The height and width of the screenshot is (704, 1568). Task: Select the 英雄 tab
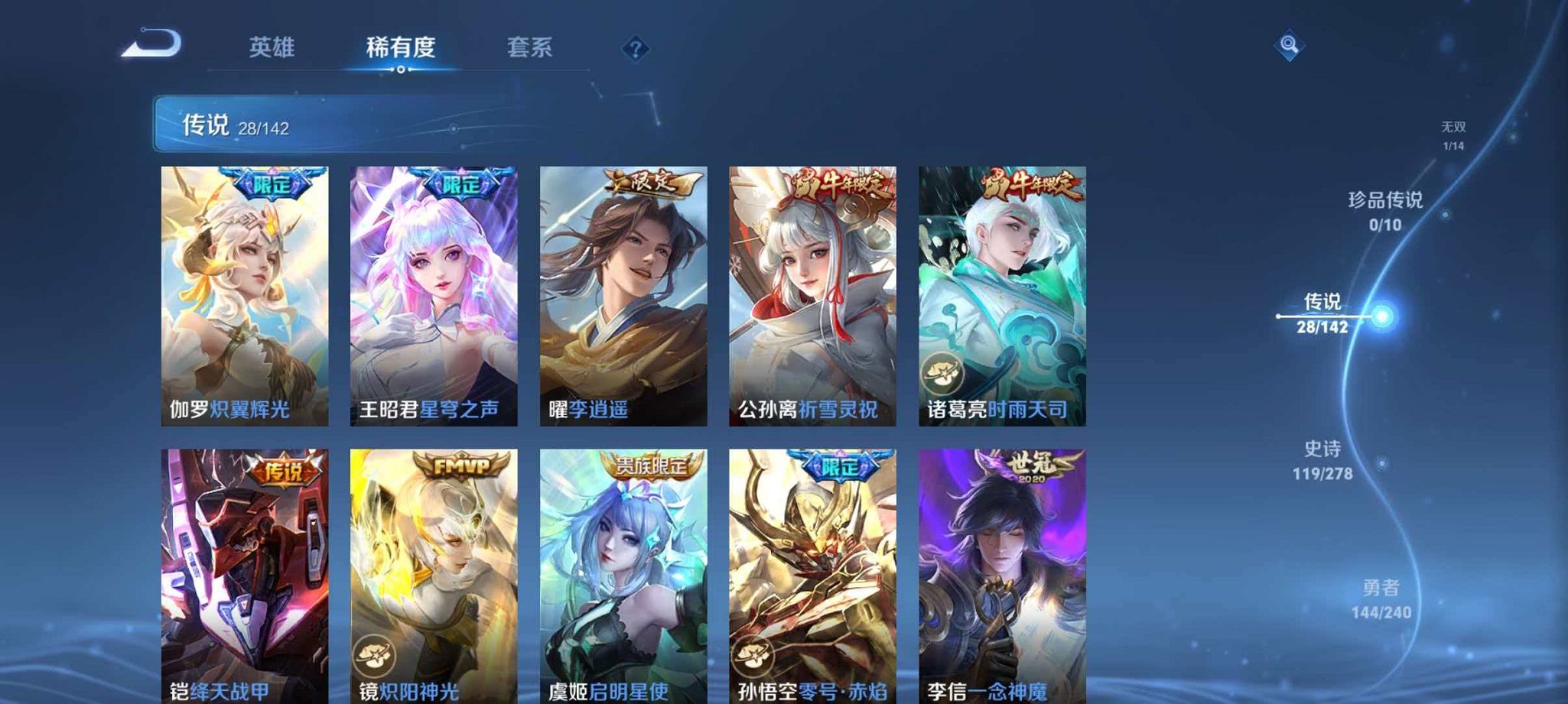pos(272,47)
